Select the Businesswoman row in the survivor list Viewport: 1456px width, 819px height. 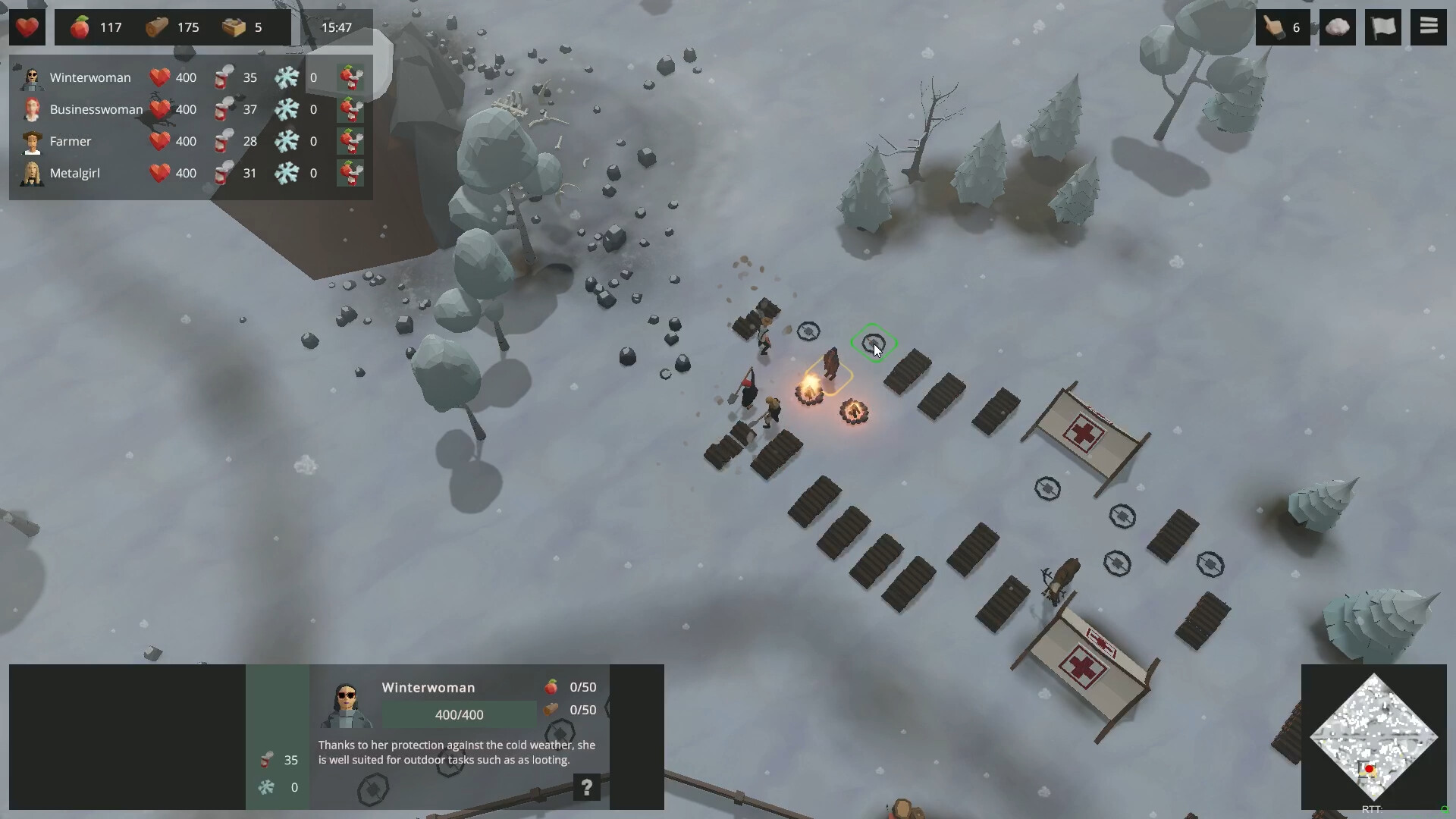(x=96, y=109)
